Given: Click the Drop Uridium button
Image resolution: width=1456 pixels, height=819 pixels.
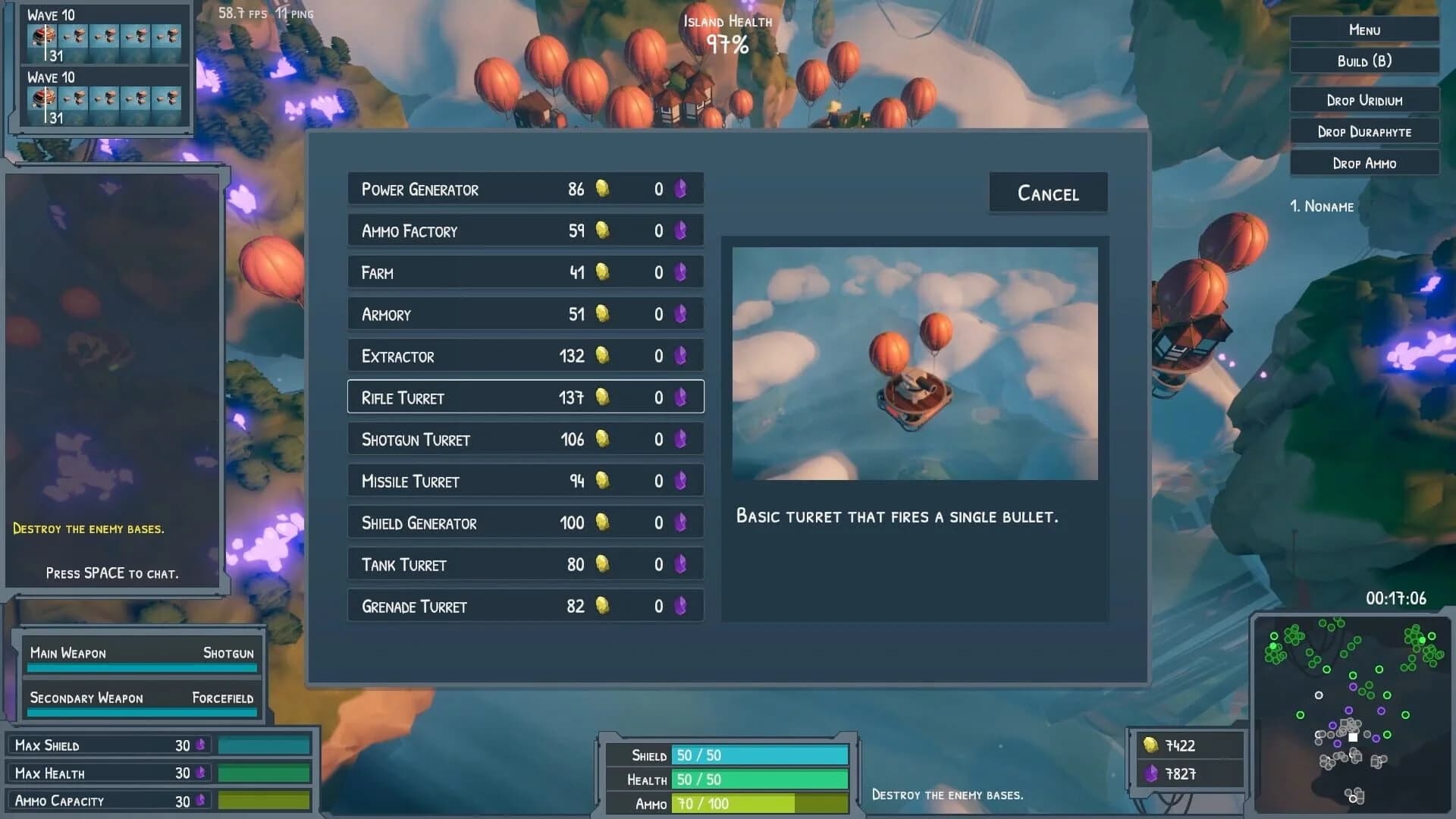Looking at the screenshot, I should click(x=1363, y=99).
